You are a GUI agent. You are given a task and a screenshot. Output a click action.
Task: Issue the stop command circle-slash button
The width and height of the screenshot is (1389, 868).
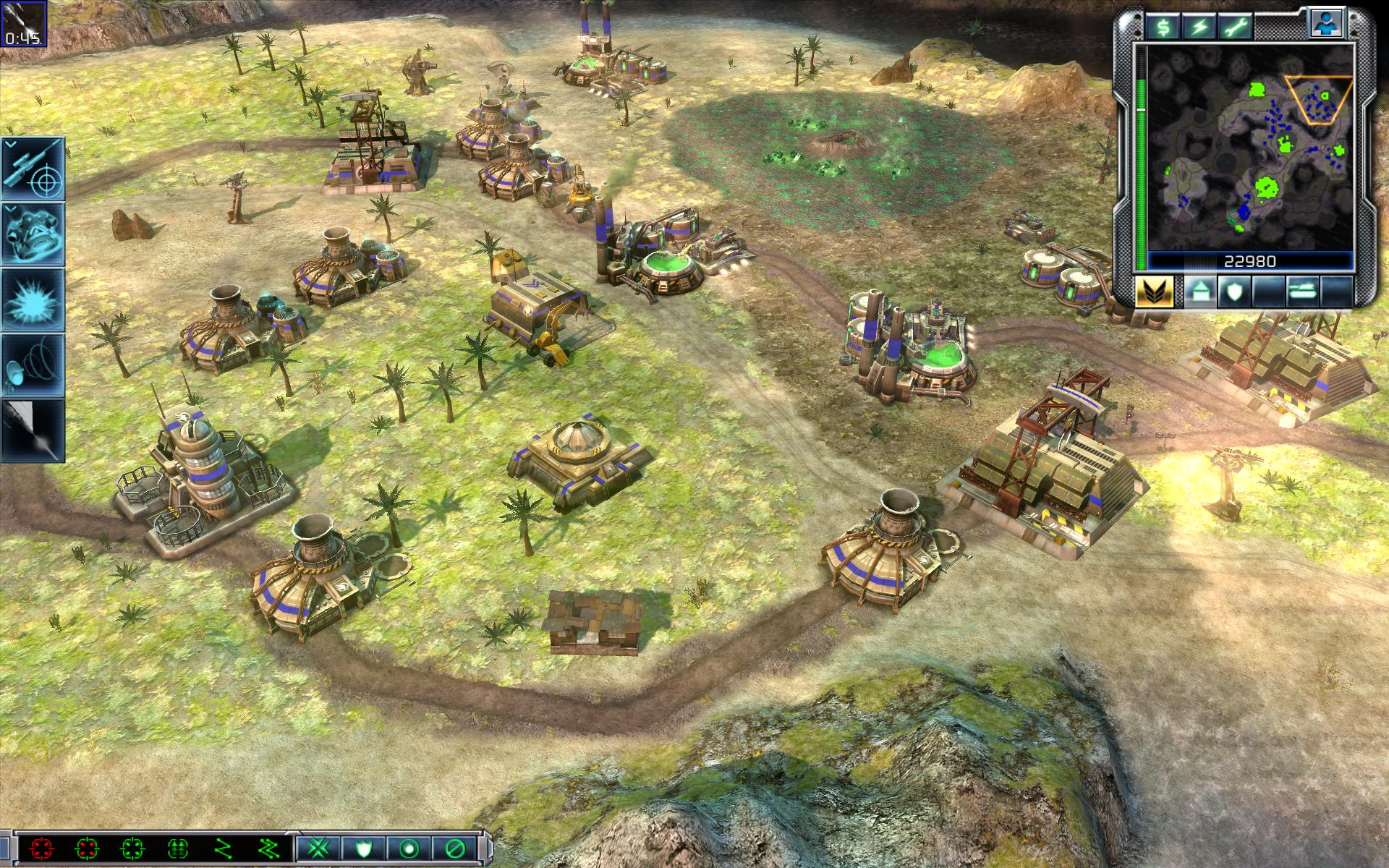[455, 848]
